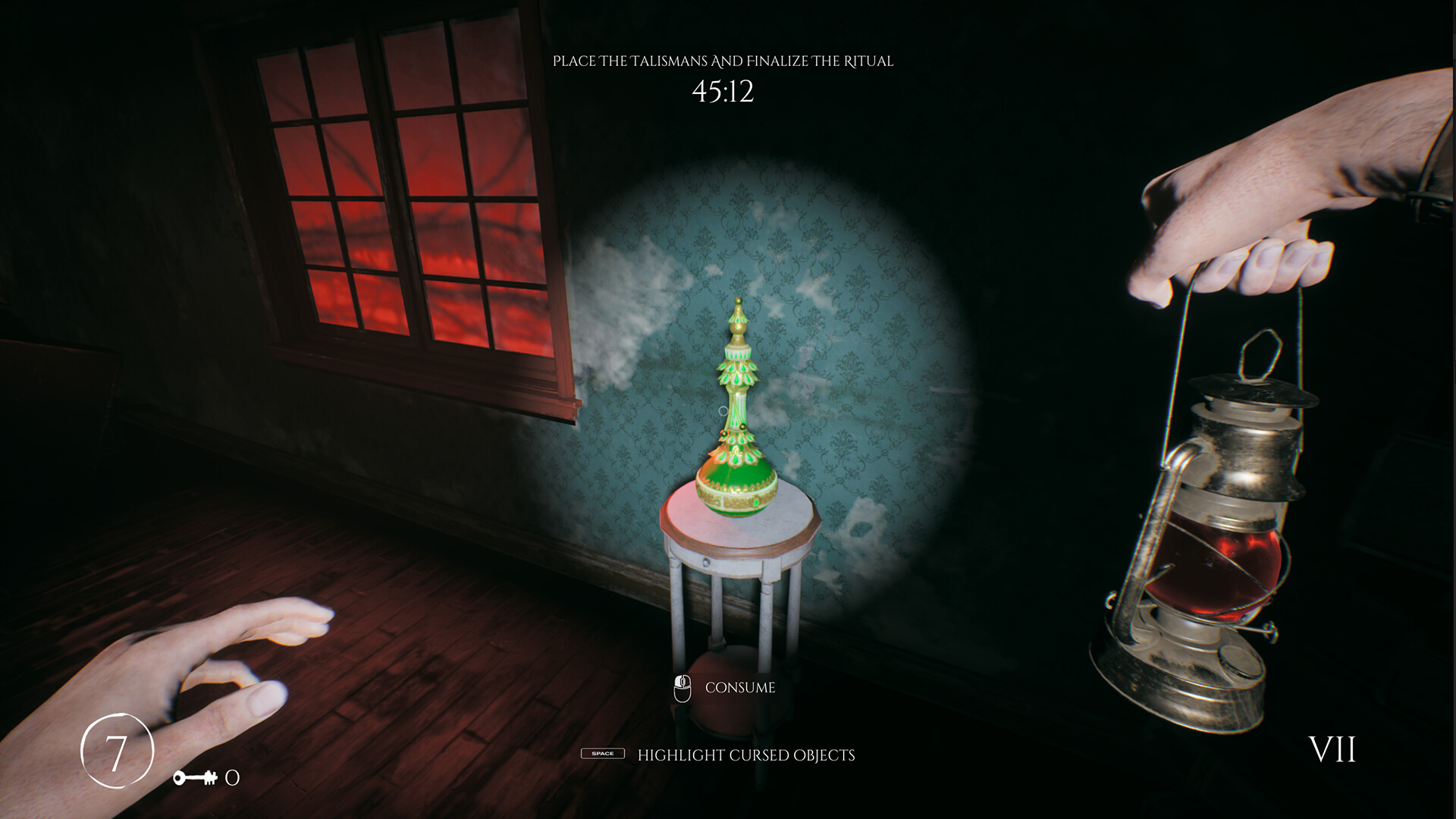The height and width of the screenshot is (819, 1456).
Task: Click the key count showing 0
Action: (x=232, y=777)
